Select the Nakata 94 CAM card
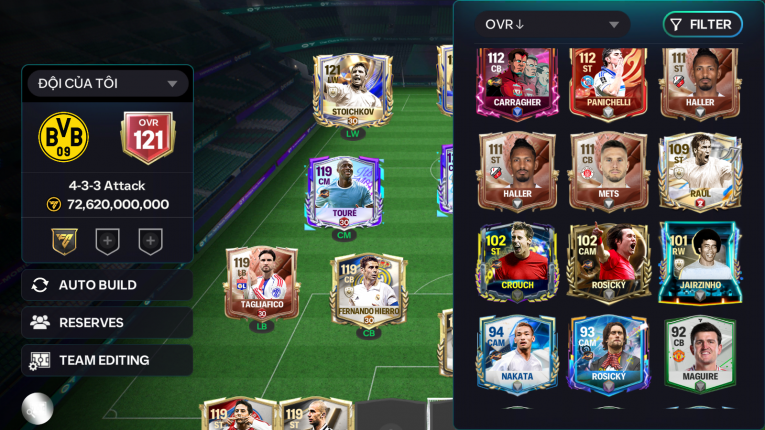Viewport: 765px width, 430px height. tap(517, 353)
